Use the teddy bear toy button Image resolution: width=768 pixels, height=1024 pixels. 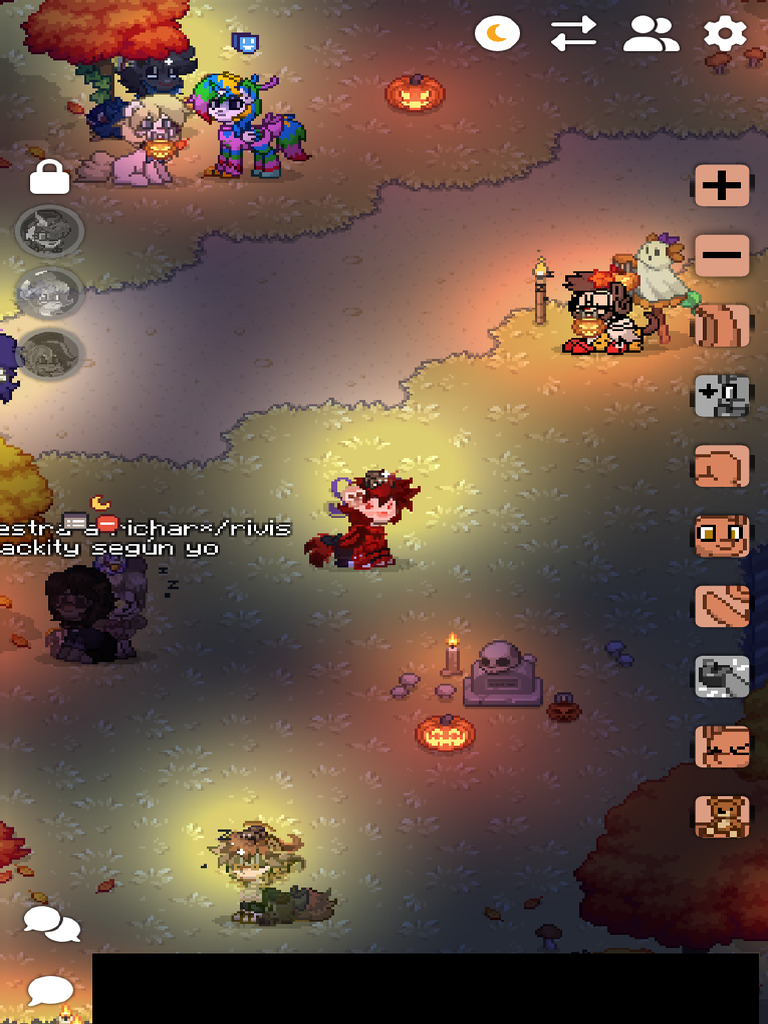pos(722,816)
